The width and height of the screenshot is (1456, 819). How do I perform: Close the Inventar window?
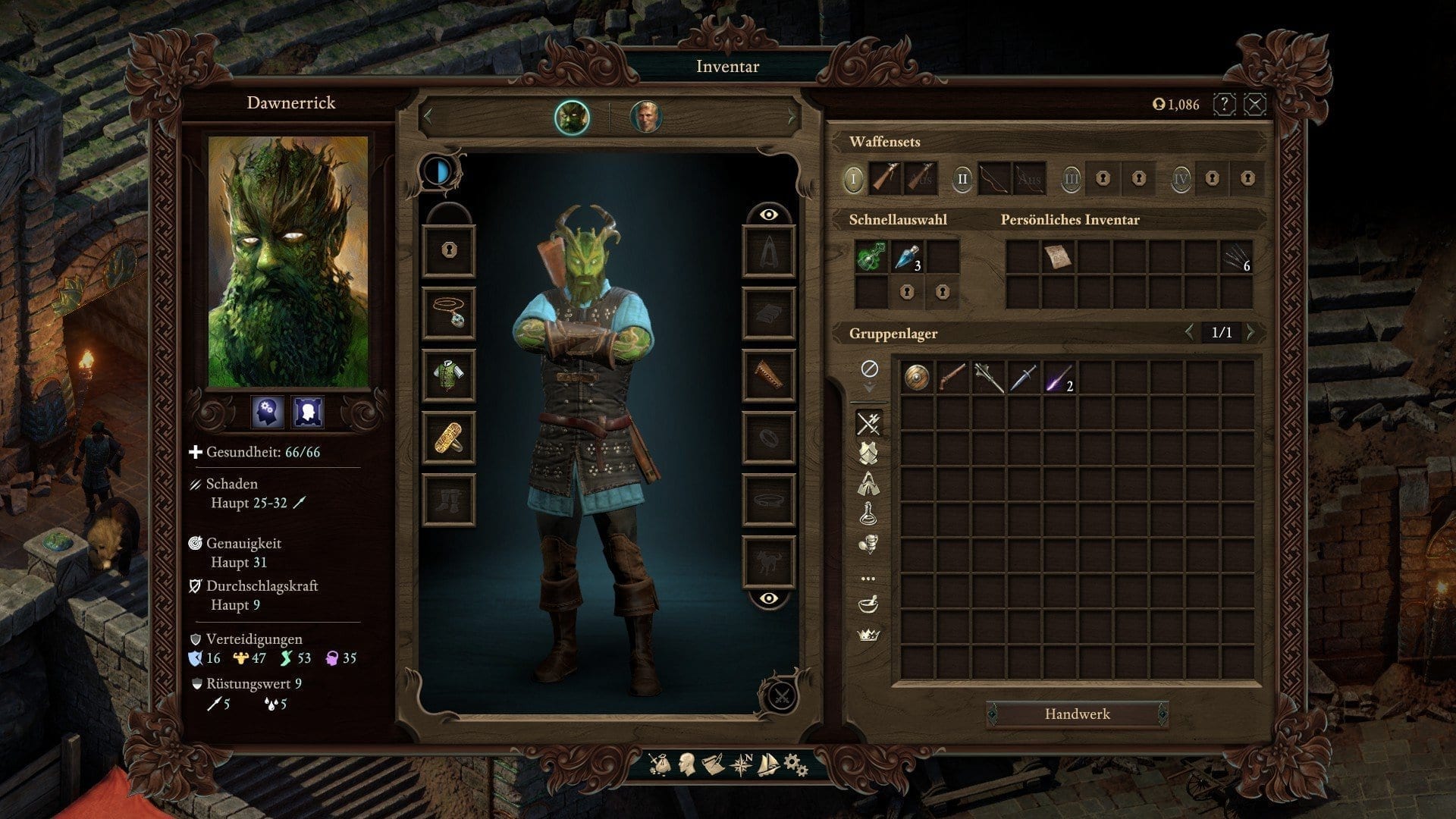tap(1255, 104)
